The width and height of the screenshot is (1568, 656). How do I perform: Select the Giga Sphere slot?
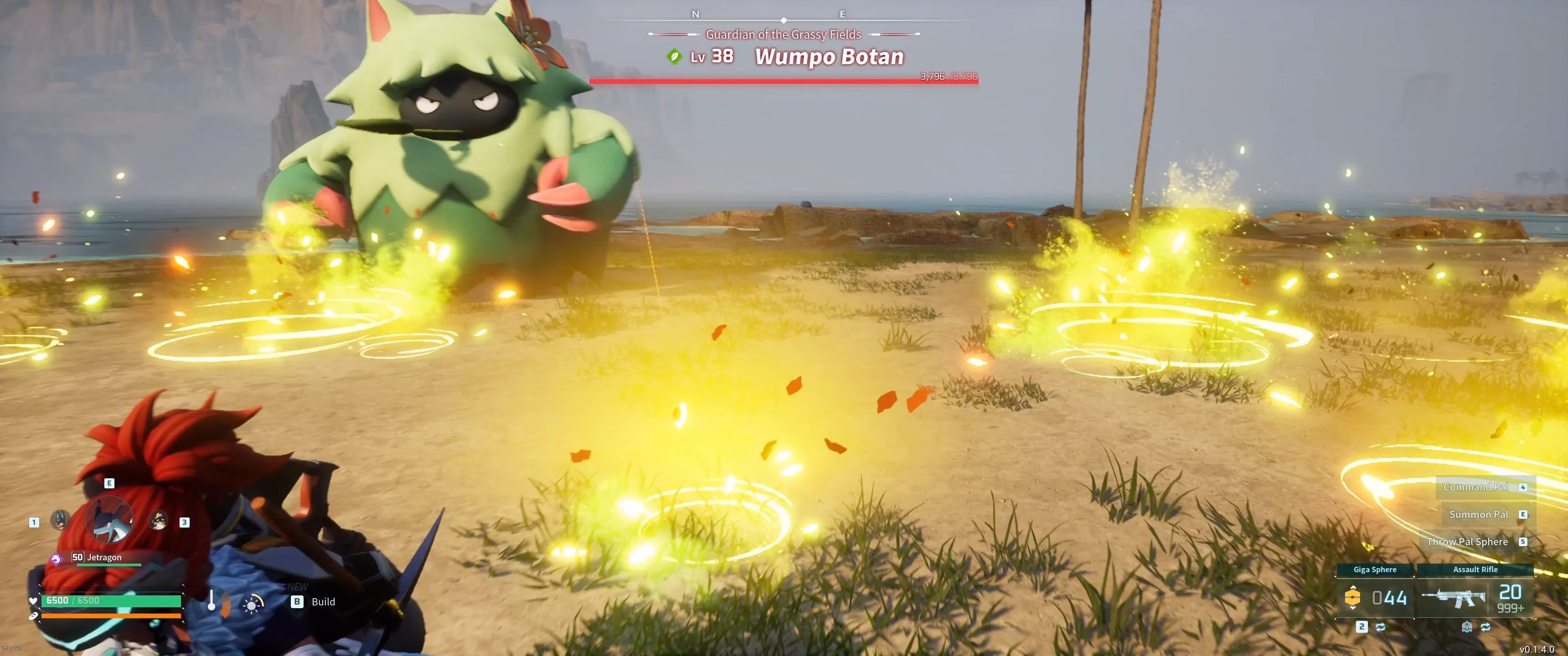[x=1374, y=596]
